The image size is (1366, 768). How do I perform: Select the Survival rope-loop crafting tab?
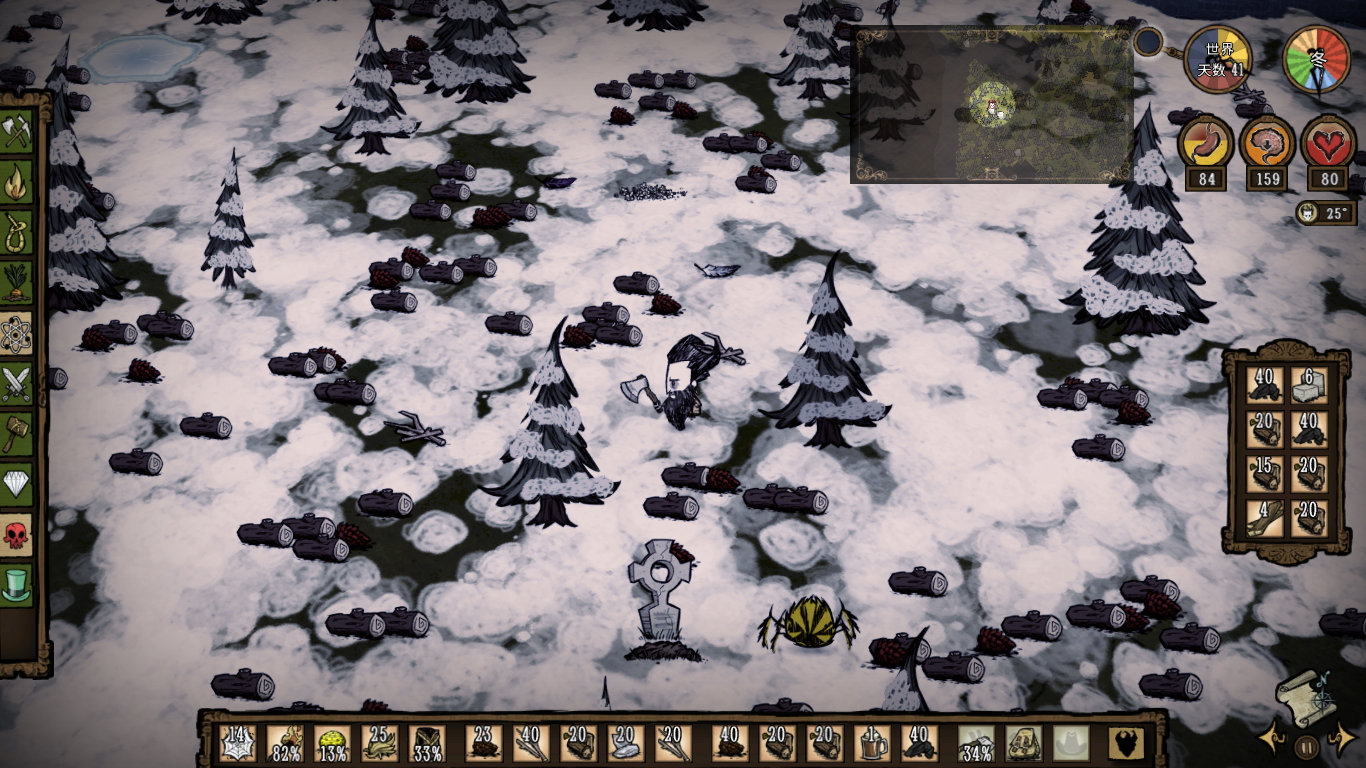tap(17, 232)
